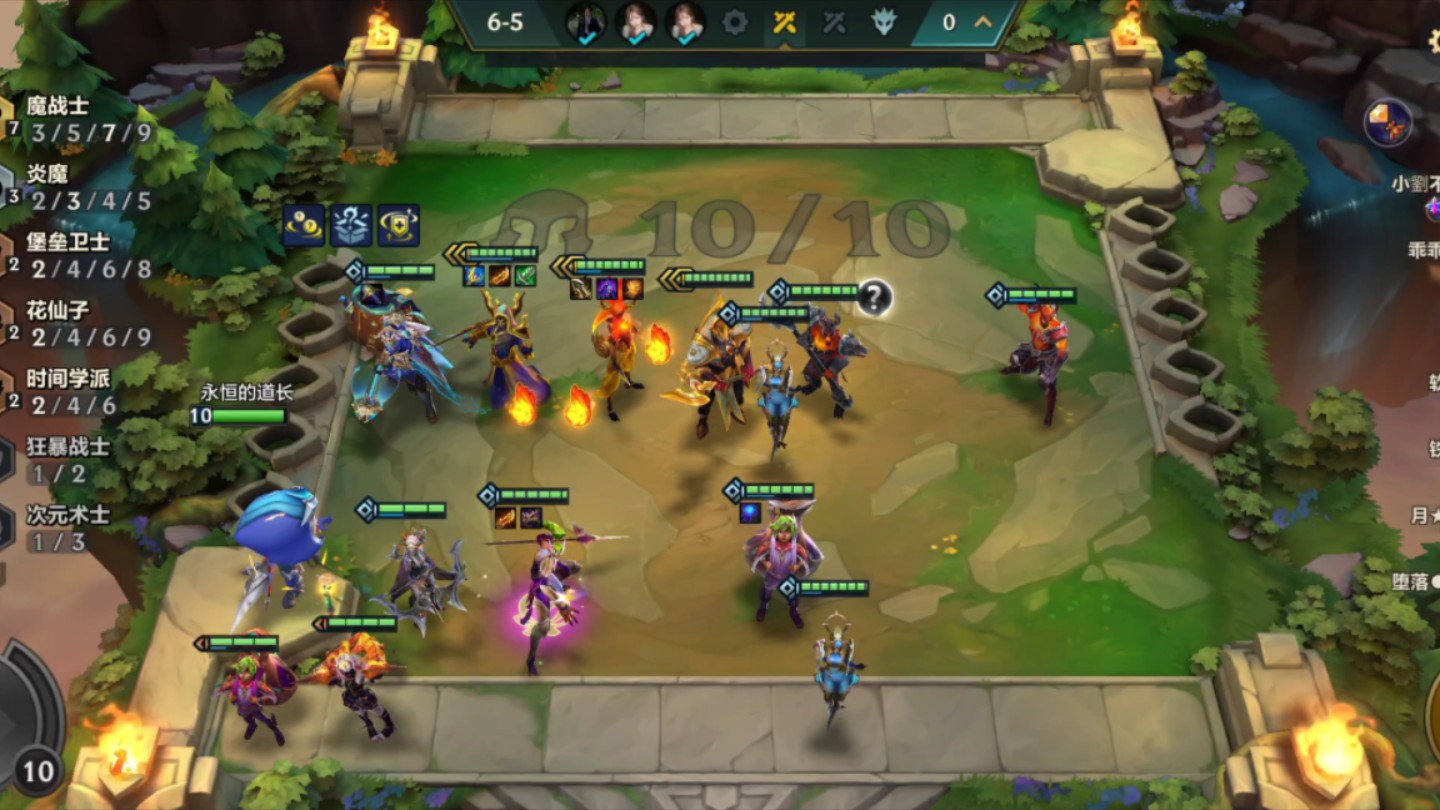Screen dimensions: 1440x810
Task: Tap the level 10 badge in the corner
Action: click(38, 772)
